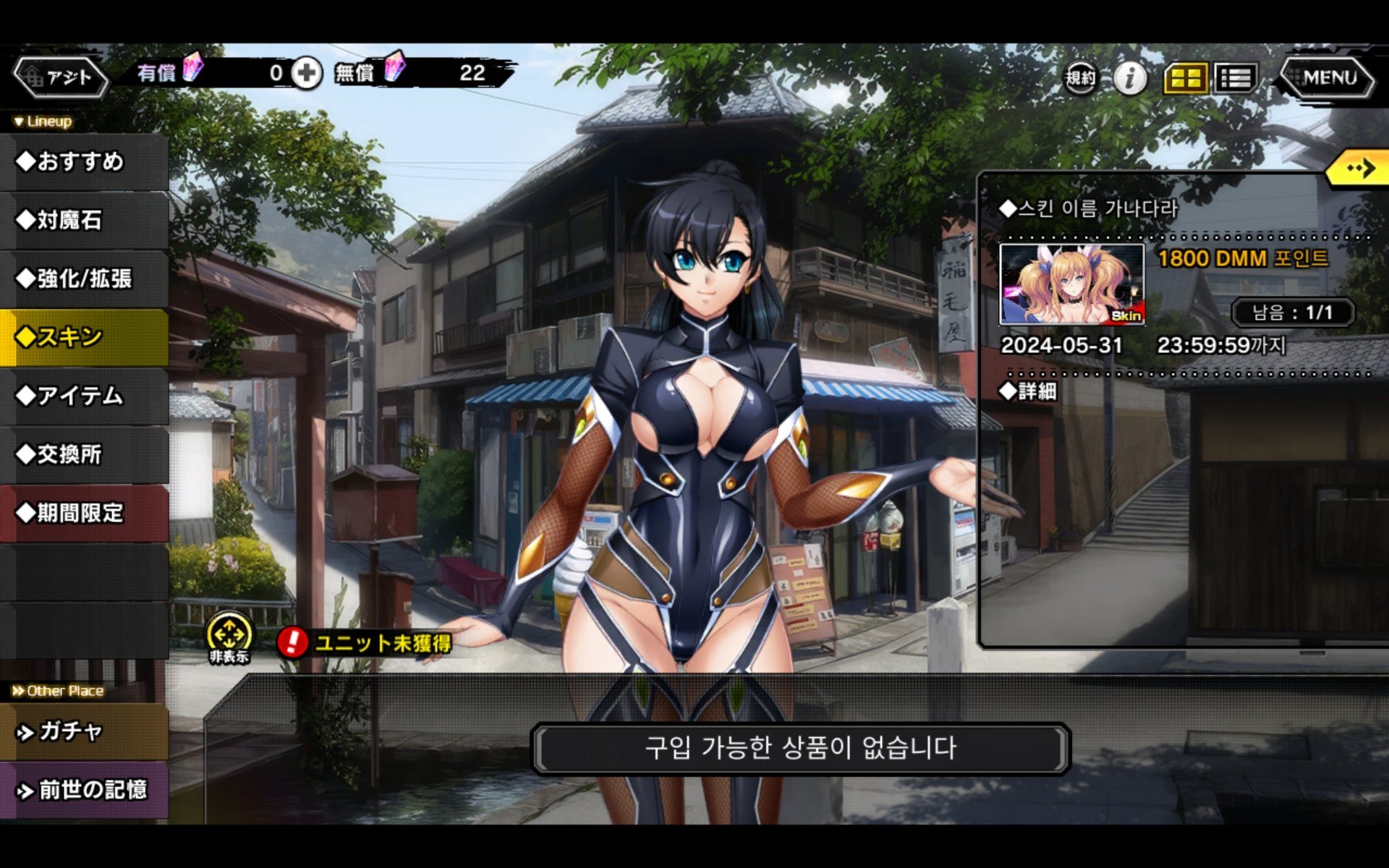Choose the 対魔石 shop category
The width and height of the screenshot is (1389, 868).
point(84,220)
